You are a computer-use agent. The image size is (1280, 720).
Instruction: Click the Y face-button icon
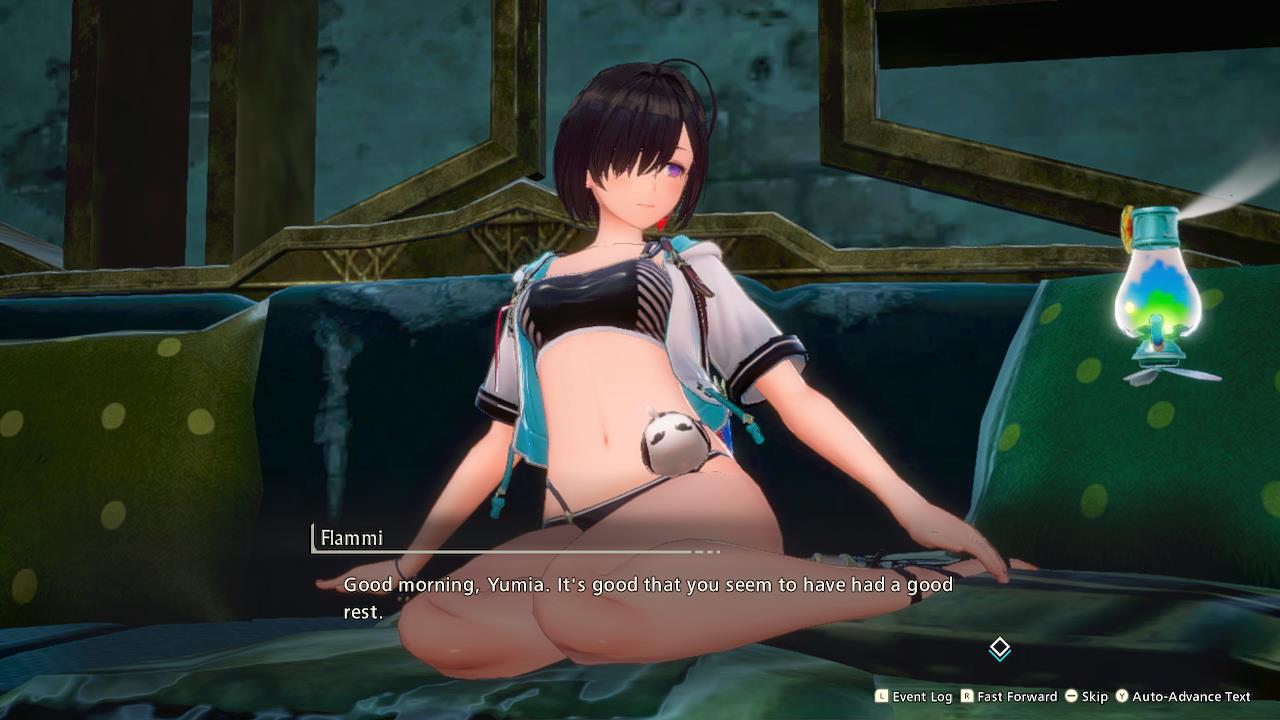pos(1123,696)
